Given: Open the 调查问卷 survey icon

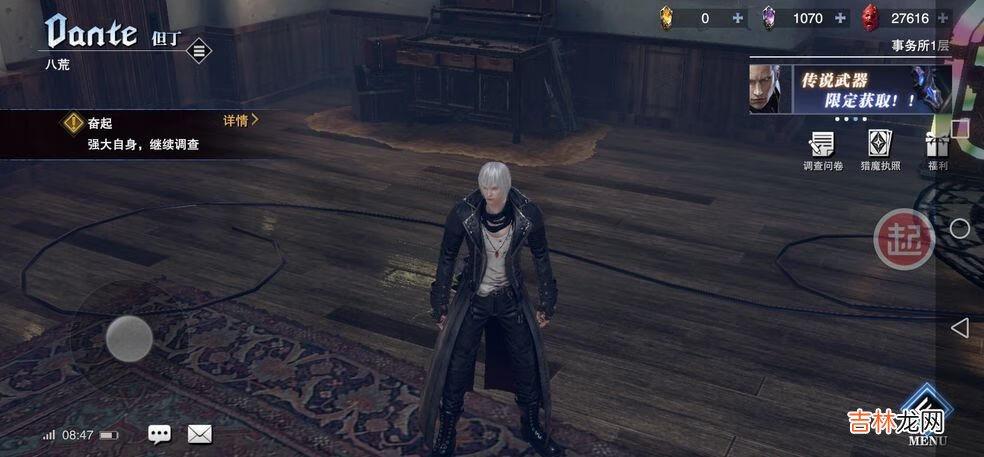Looking at the screenshot, I should (x=823, y=148).
